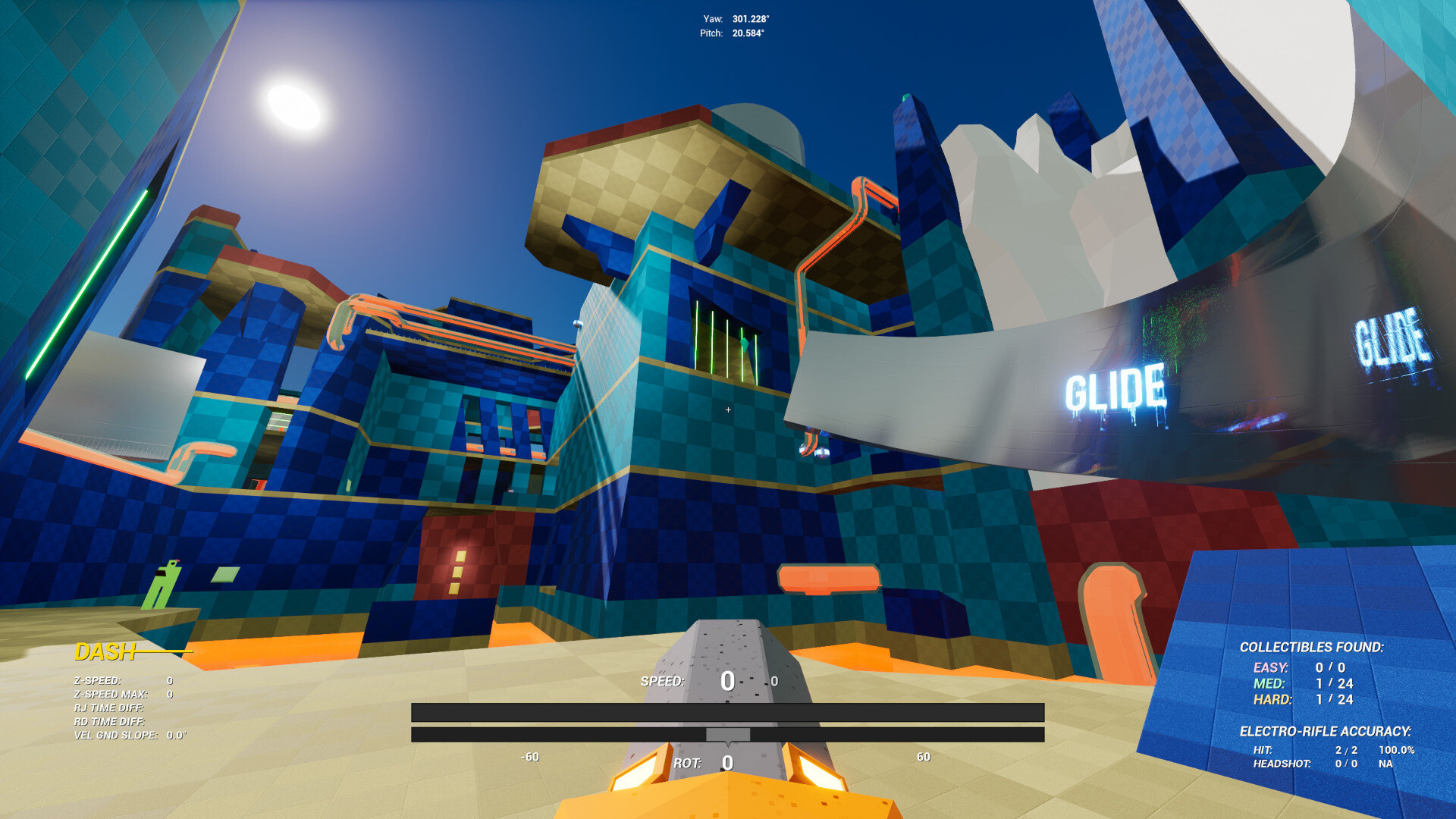Click the SPEED value display
Screen dimensions: 1456x819
726,682
